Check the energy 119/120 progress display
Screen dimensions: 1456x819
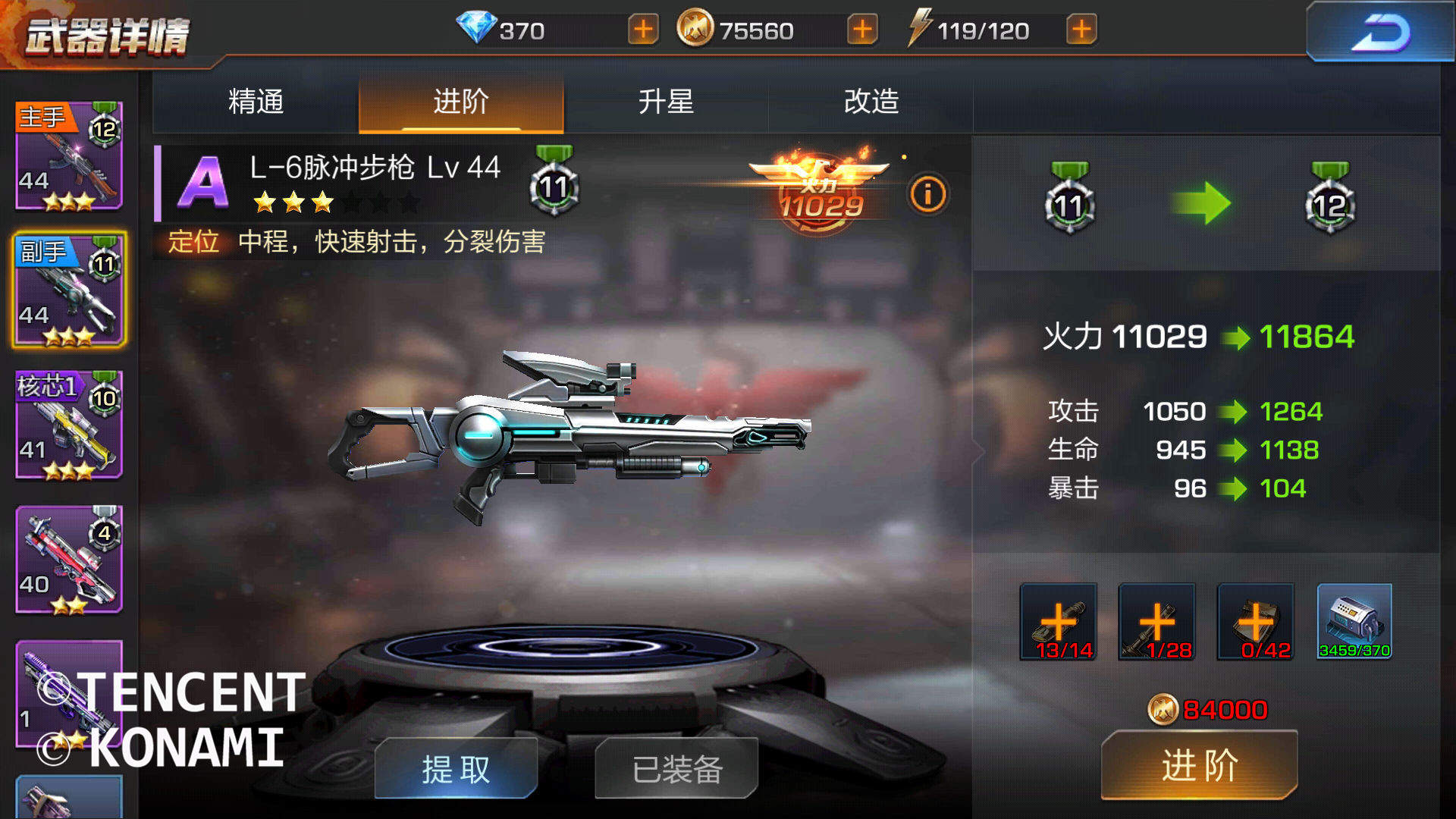pyautogui.click(x=986, y=30)
